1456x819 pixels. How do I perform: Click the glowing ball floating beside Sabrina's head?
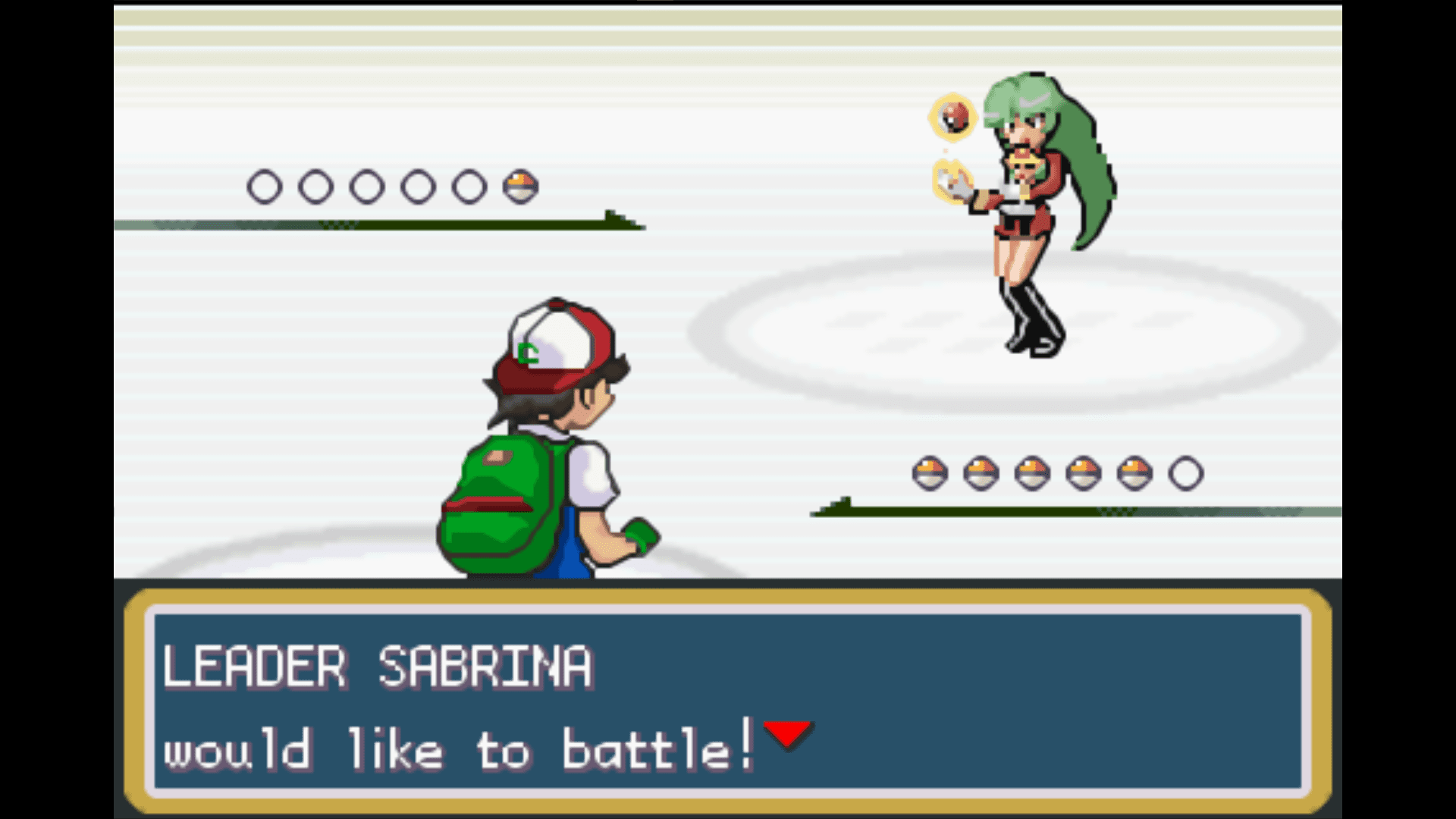point(953,118)
